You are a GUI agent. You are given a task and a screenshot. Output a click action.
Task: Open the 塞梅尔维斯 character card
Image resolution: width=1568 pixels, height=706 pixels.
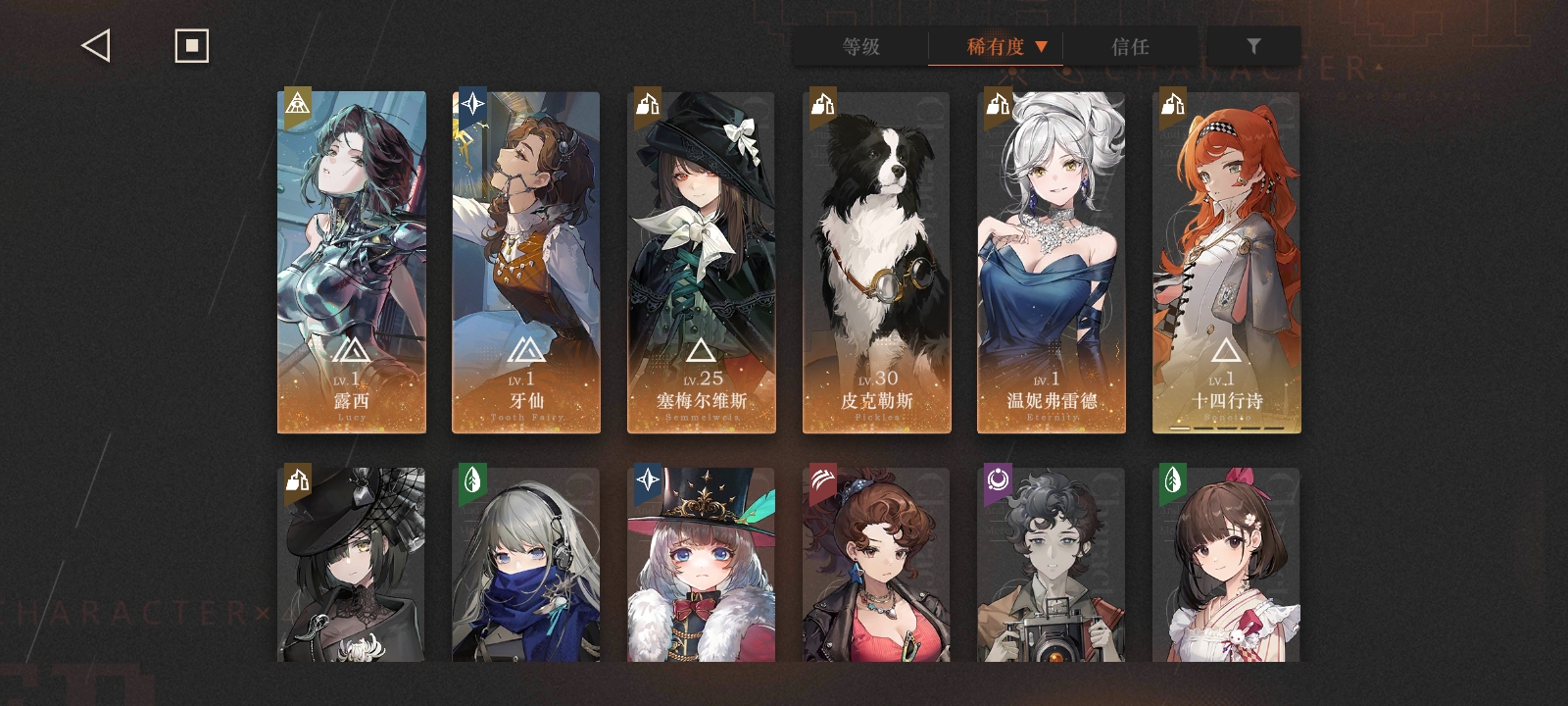[x=702, y=262]
